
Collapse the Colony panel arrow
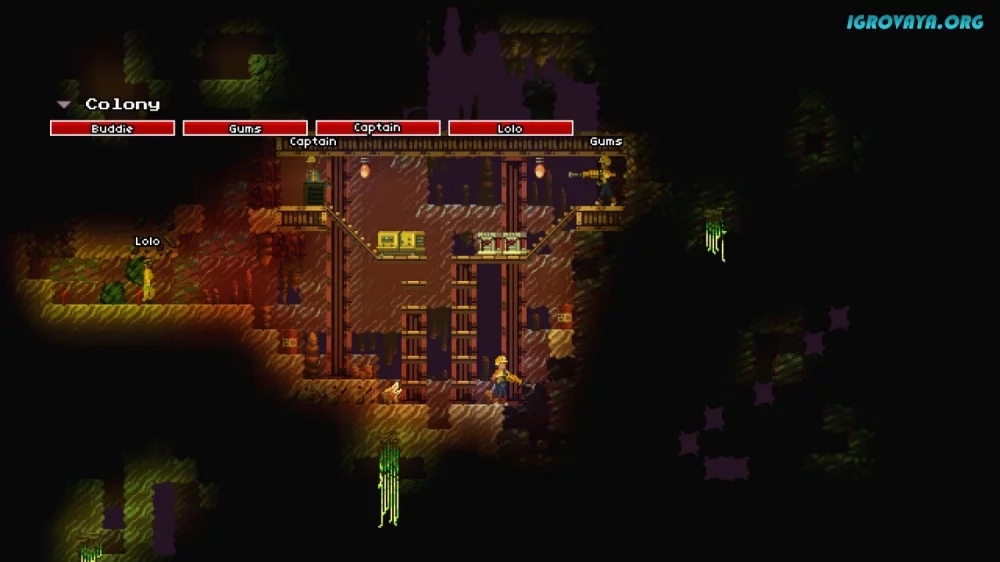pos(64,104)
